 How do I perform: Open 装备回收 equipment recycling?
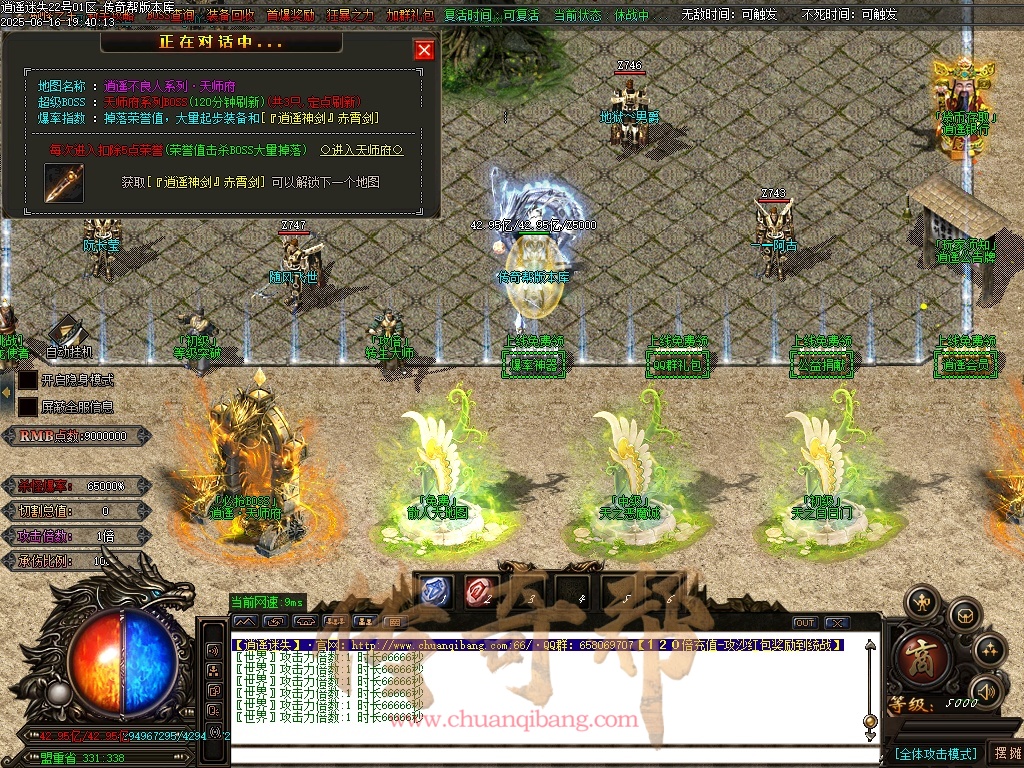click(x=231, y=16)
